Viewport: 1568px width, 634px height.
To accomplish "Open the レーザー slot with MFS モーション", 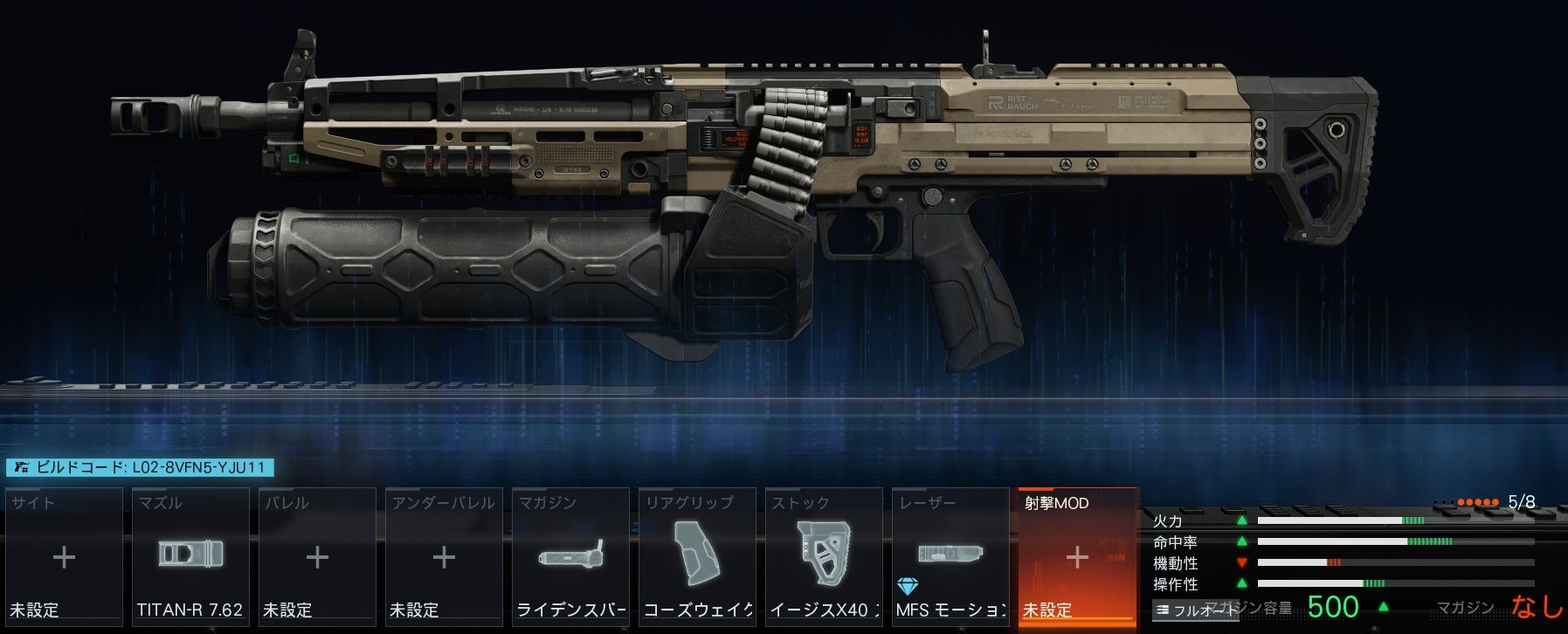I will pyautogui.click(x=950, y=556).
